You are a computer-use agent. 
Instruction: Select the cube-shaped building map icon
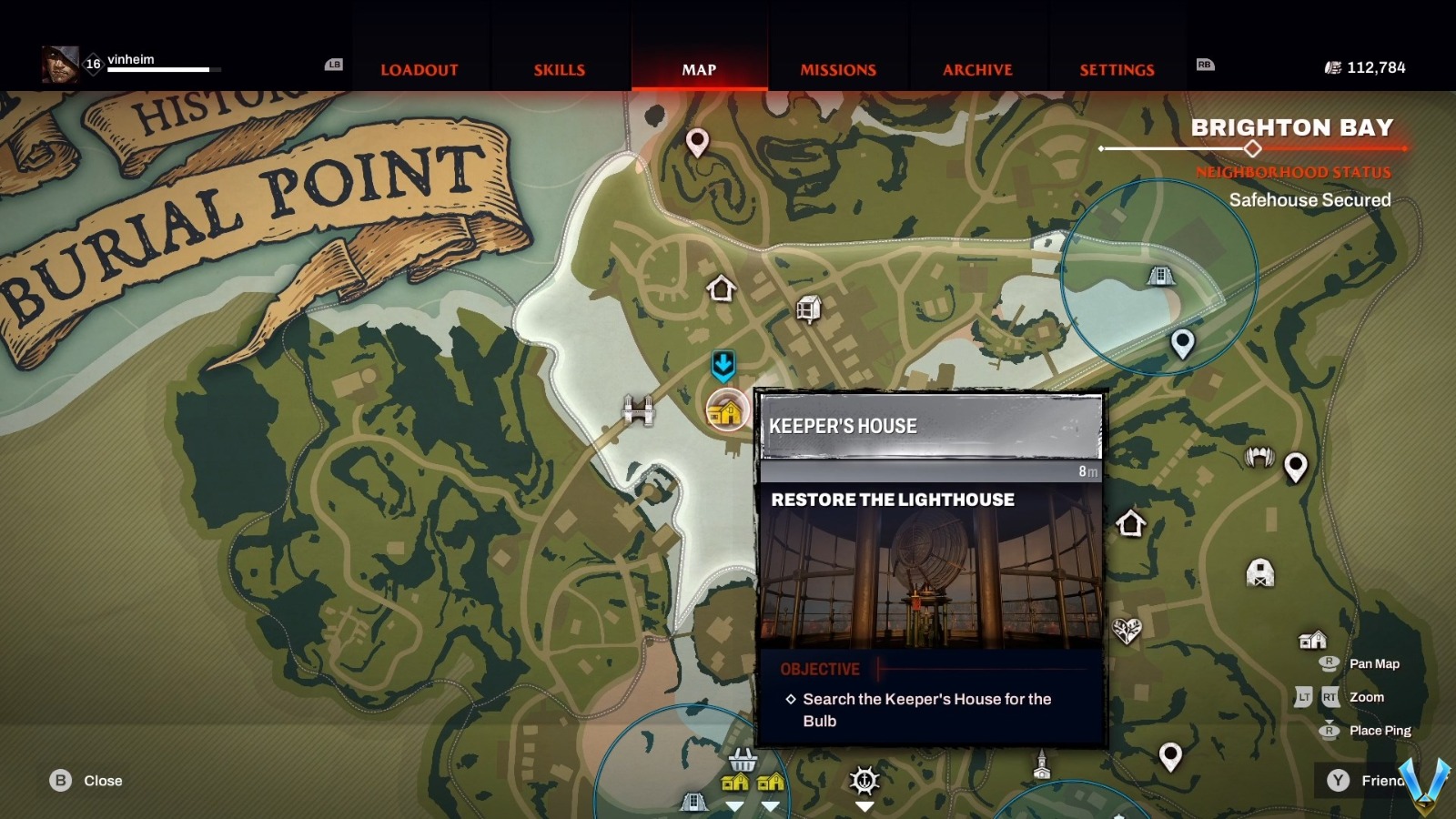coord(808,309)
